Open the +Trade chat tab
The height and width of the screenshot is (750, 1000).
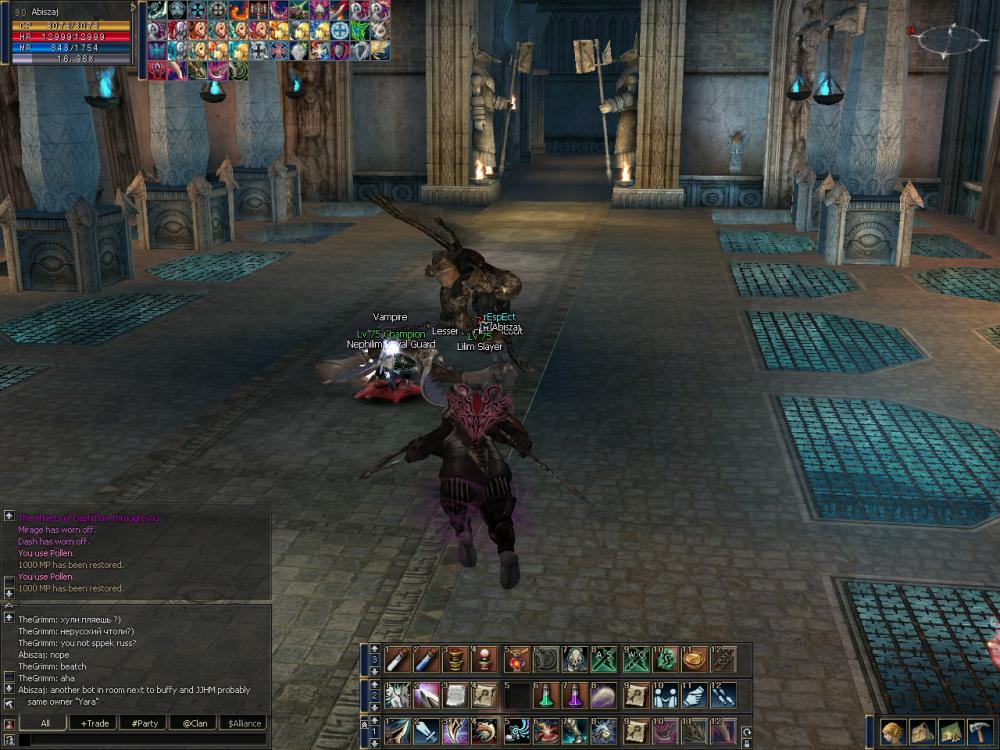tap(96, 723)
